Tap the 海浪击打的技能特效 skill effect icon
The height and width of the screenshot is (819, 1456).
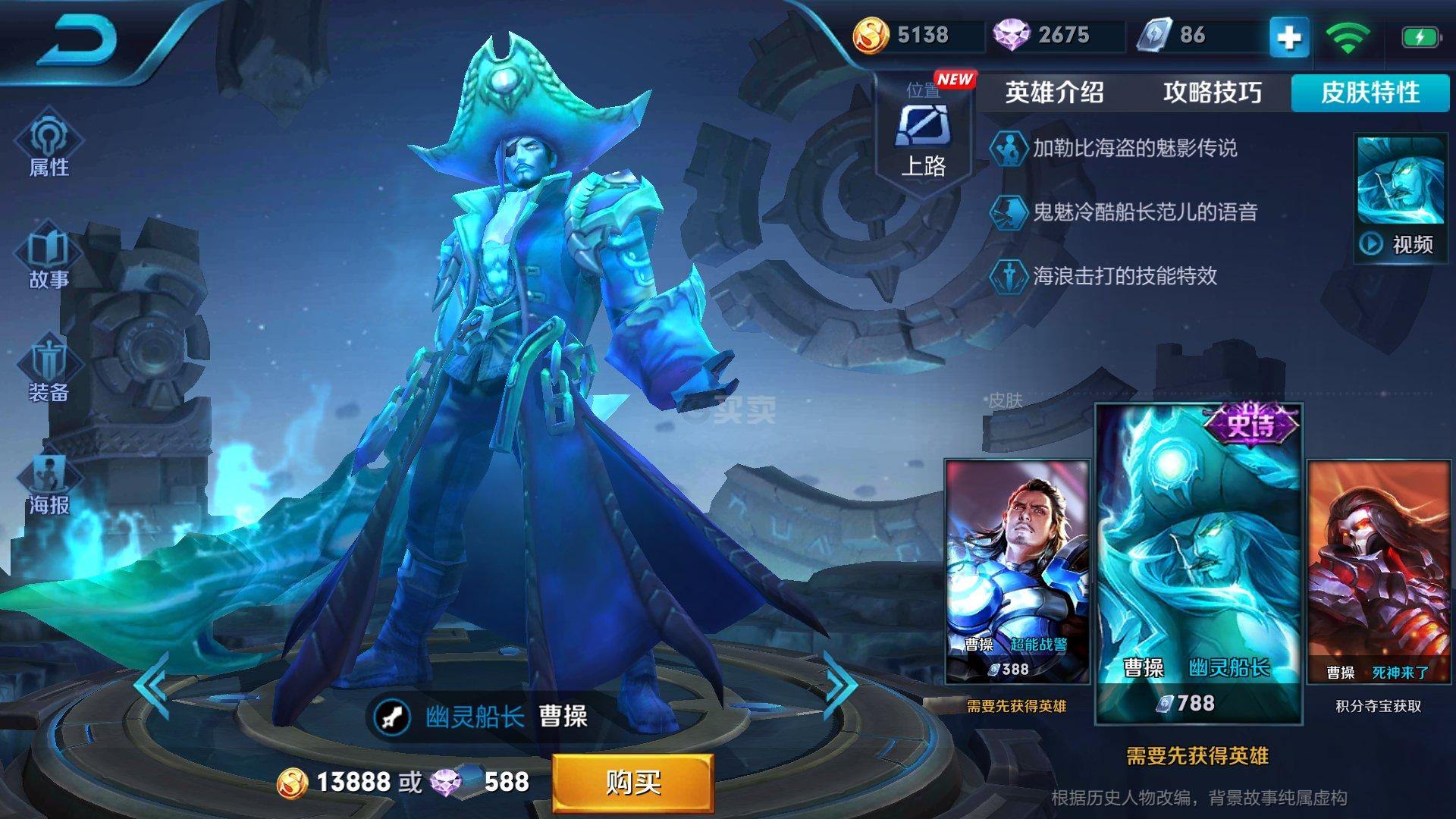click(x=1009, y=277)
